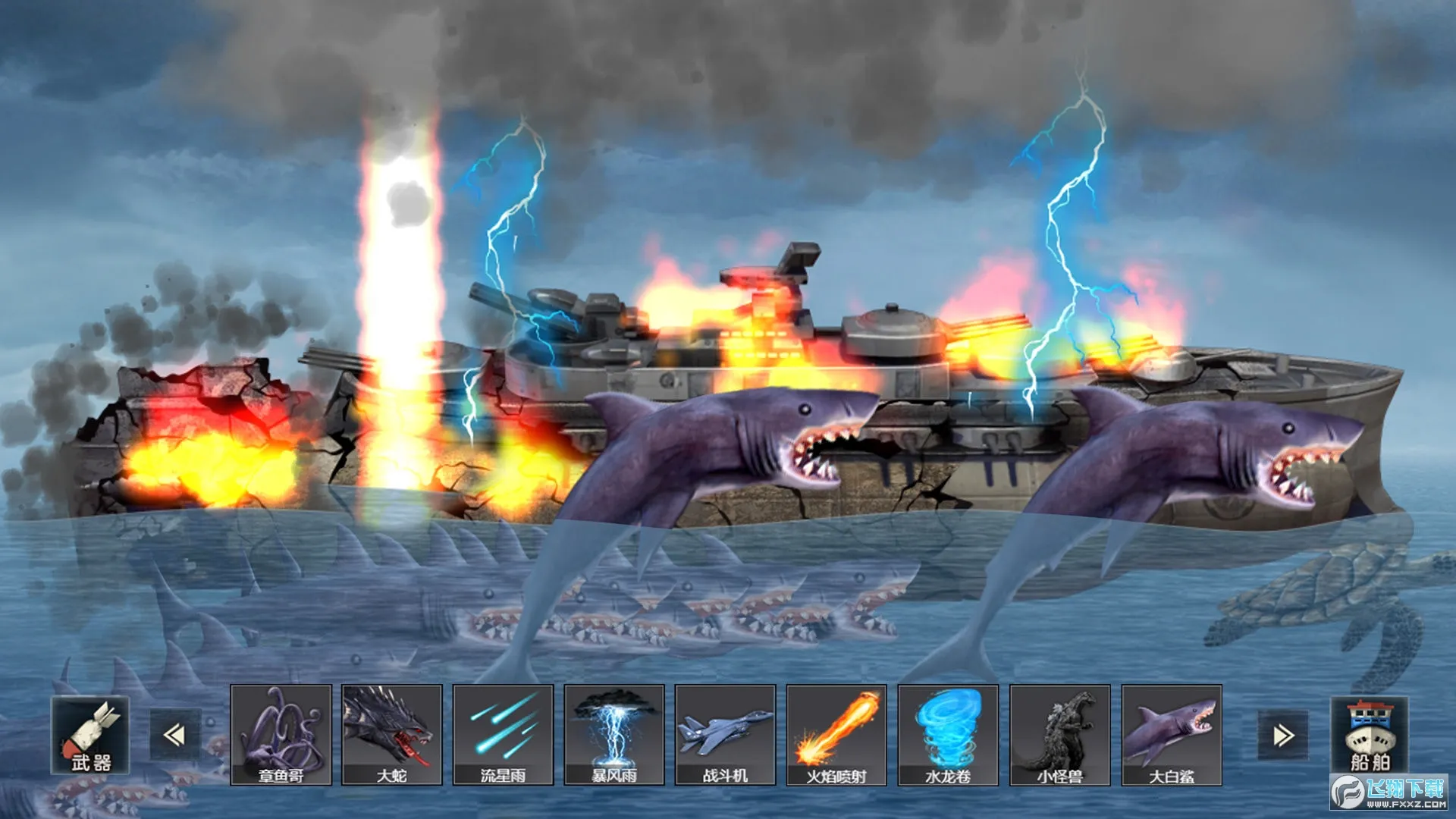Pick the 水龙卷 waterspout weapon
The image size is (1456, 819).
click(948, 734)
